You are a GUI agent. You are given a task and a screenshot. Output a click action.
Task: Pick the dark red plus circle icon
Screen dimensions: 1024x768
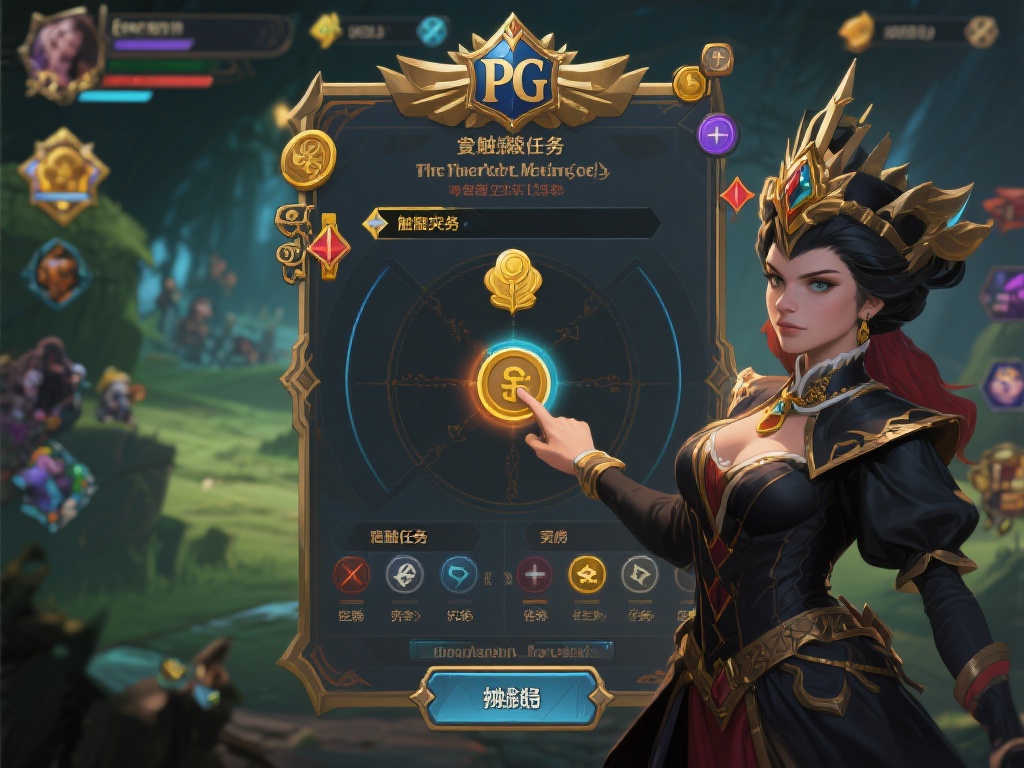[x=534, y=574]
